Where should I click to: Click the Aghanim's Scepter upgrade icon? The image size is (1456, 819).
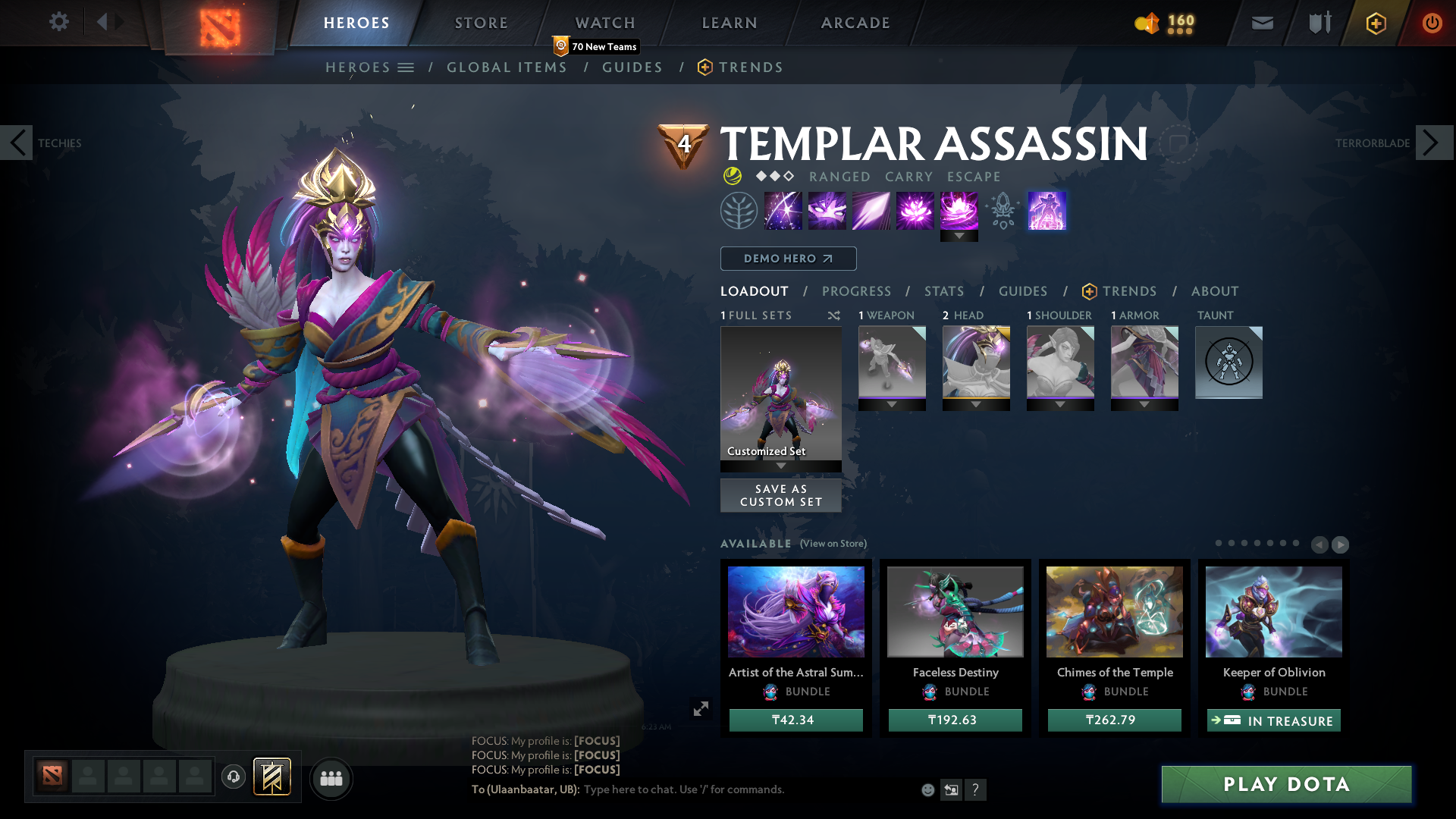coord(1003,211)
